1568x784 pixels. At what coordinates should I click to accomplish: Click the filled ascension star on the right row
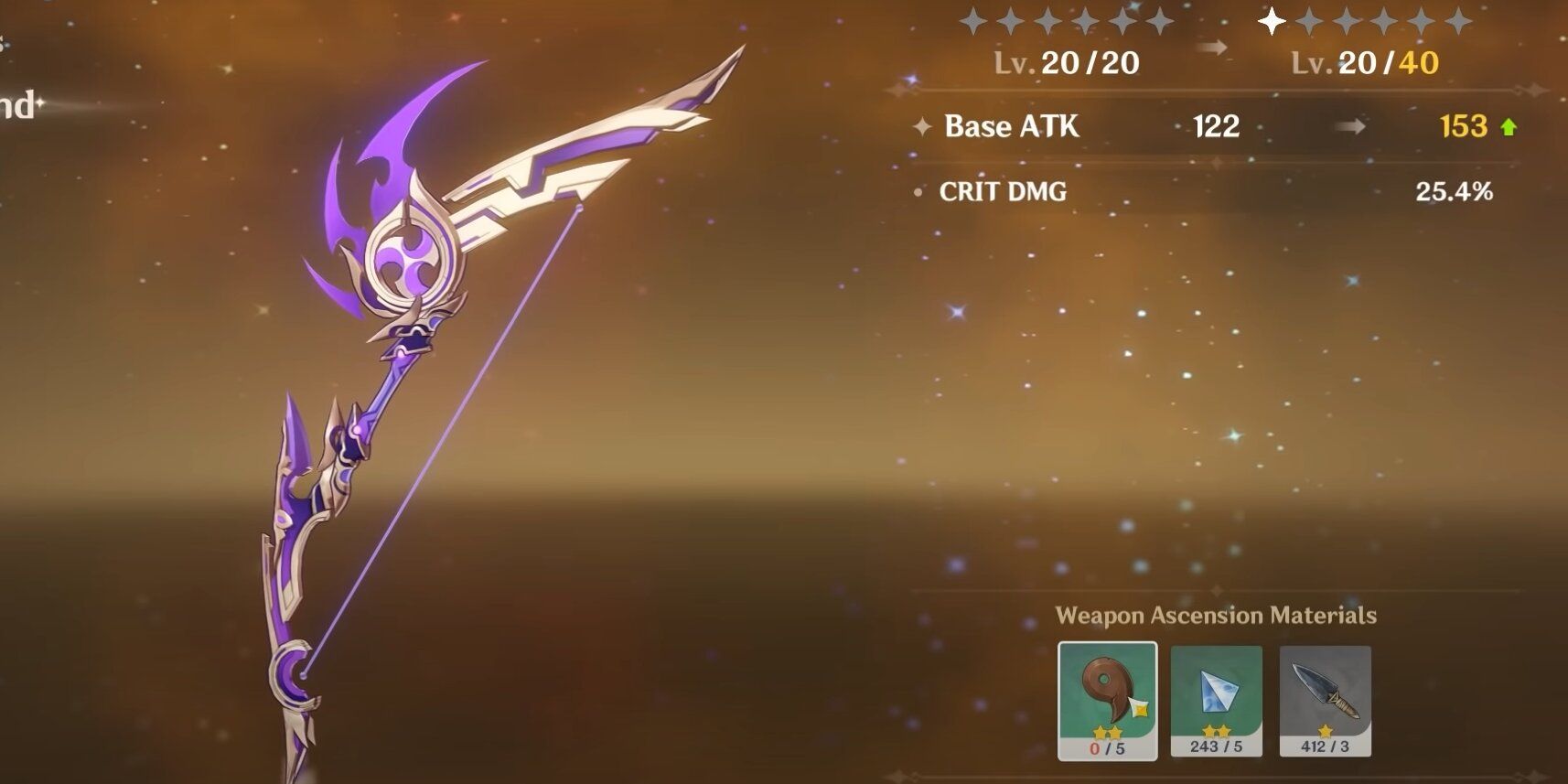coord(1271,23)
